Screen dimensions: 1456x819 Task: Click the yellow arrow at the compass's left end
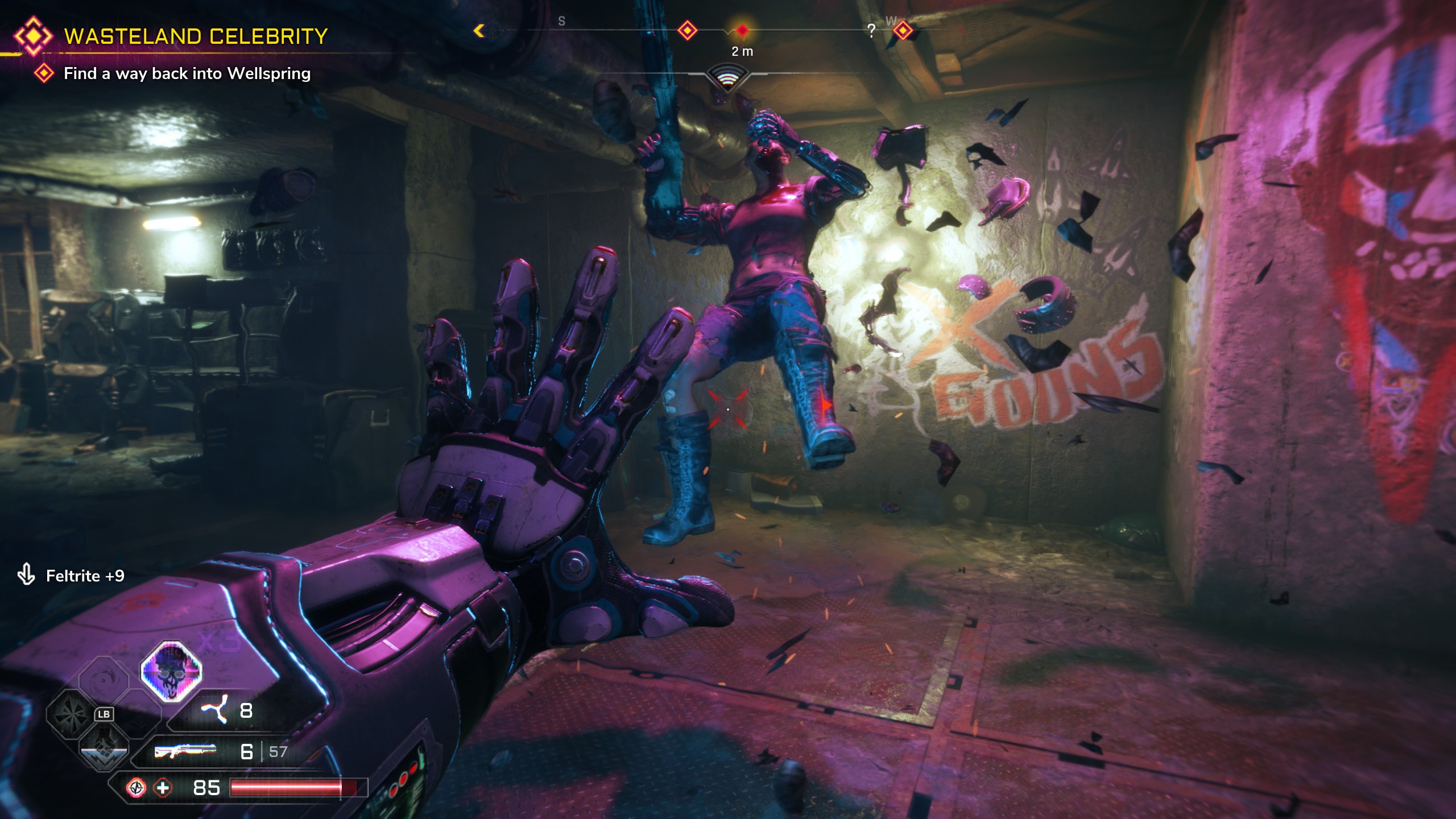point(479,31)
